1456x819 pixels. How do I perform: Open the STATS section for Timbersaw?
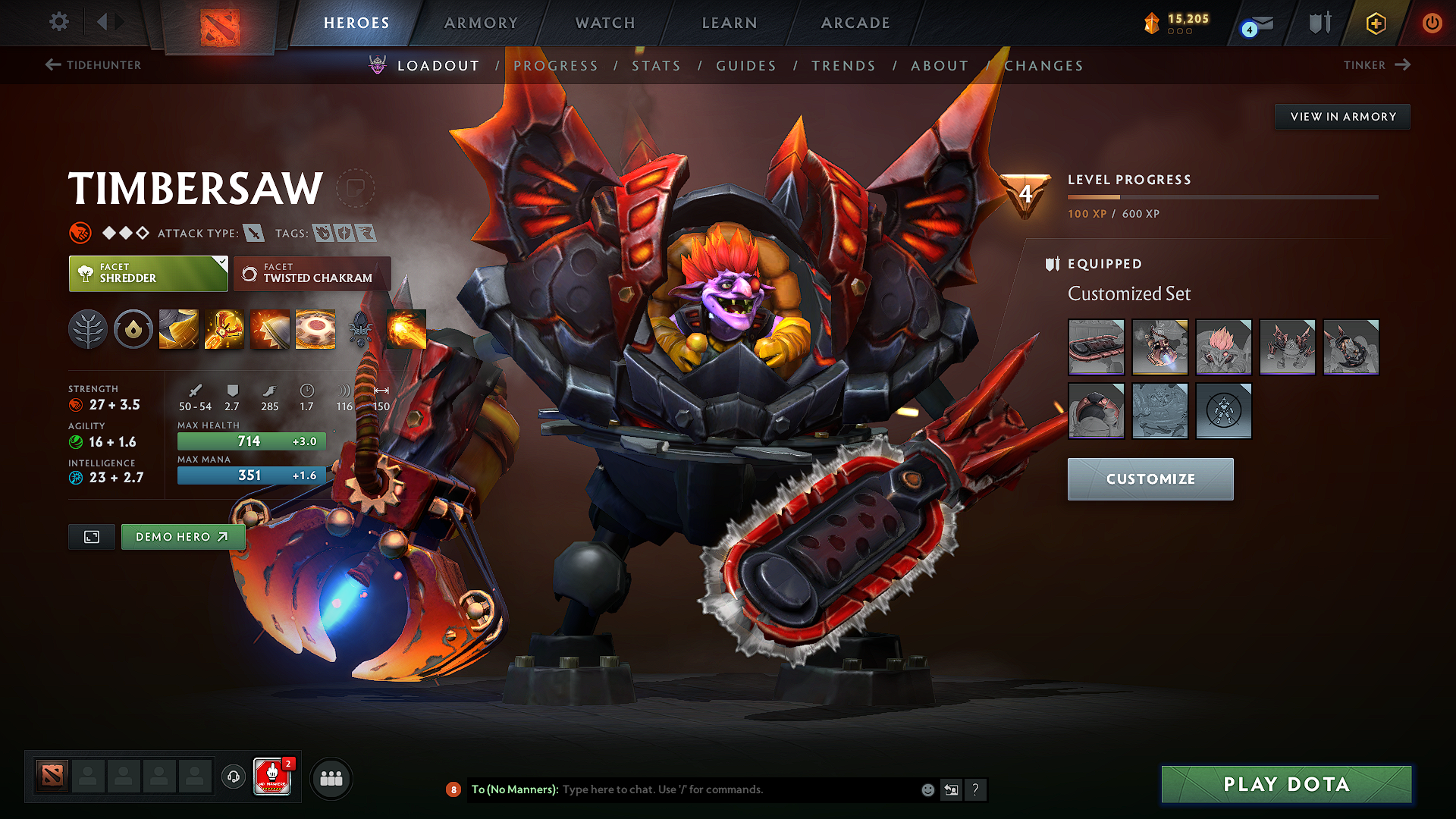pyautogui.click(x=657, y=65)
